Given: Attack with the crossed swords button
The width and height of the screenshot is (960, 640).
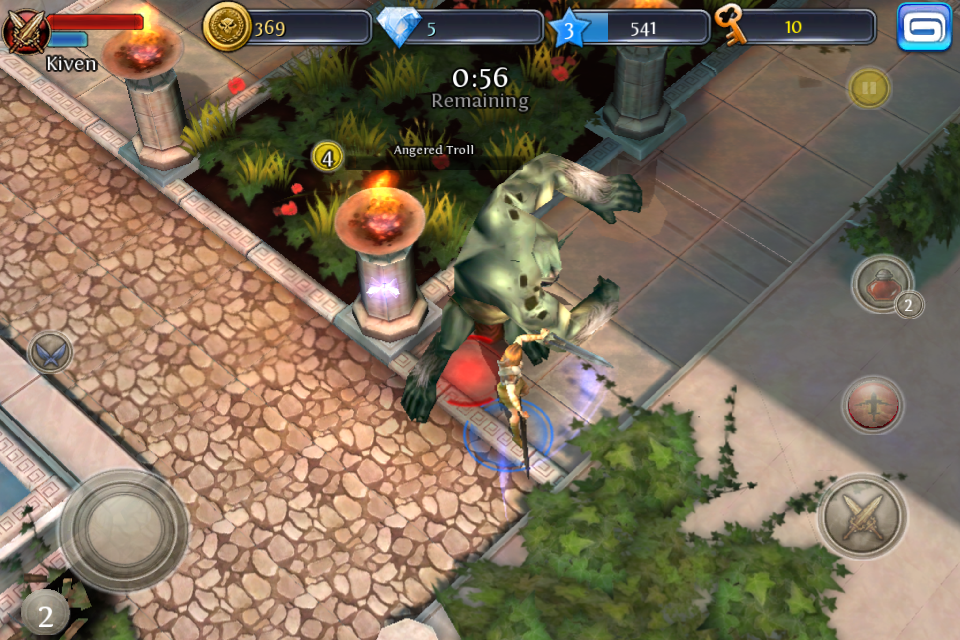Looking at the screenshot, I should [862, 517].
